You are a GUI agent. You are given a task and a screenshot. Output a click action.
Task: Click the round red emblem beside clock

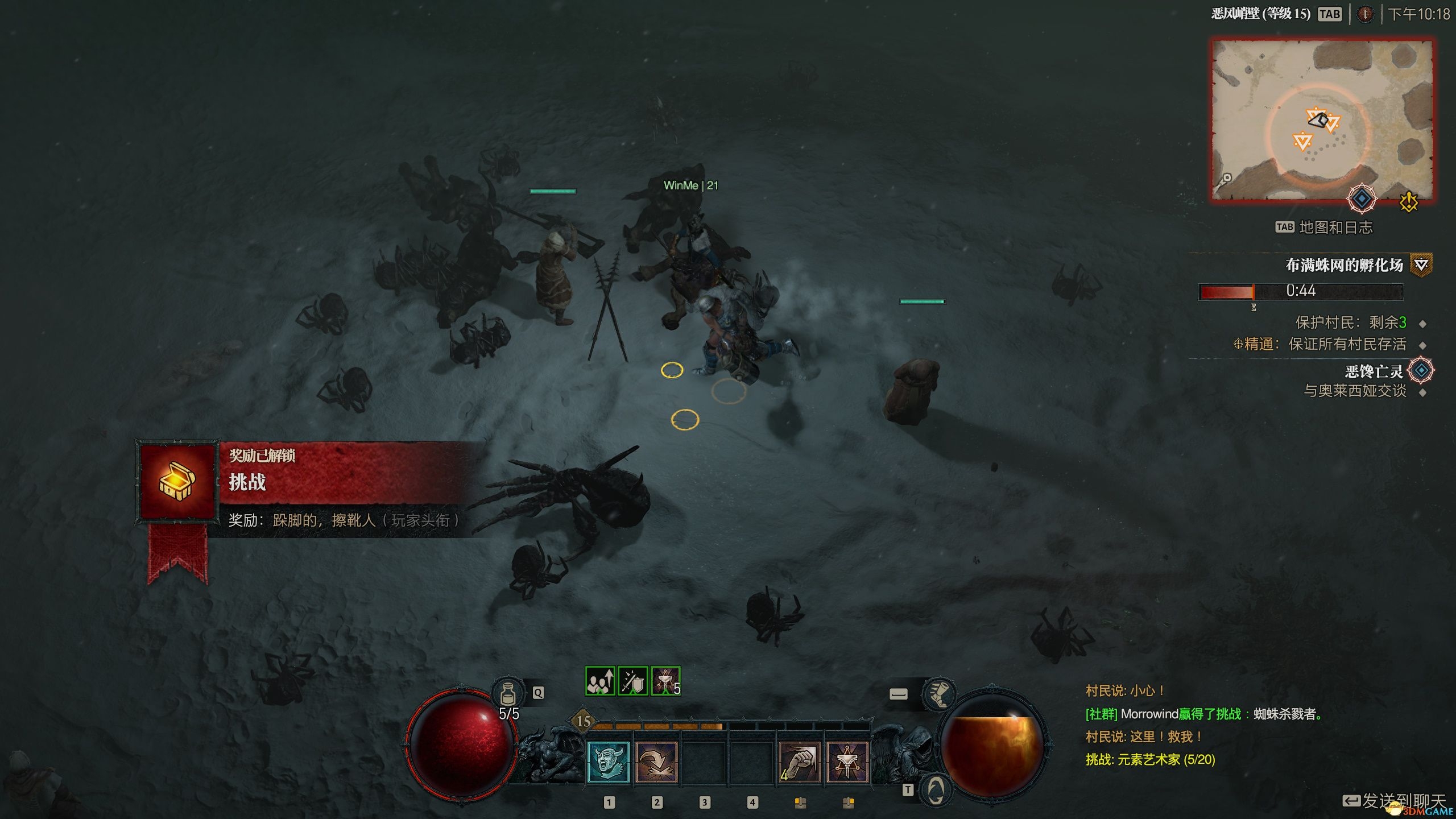click(x=1365, y=14)
